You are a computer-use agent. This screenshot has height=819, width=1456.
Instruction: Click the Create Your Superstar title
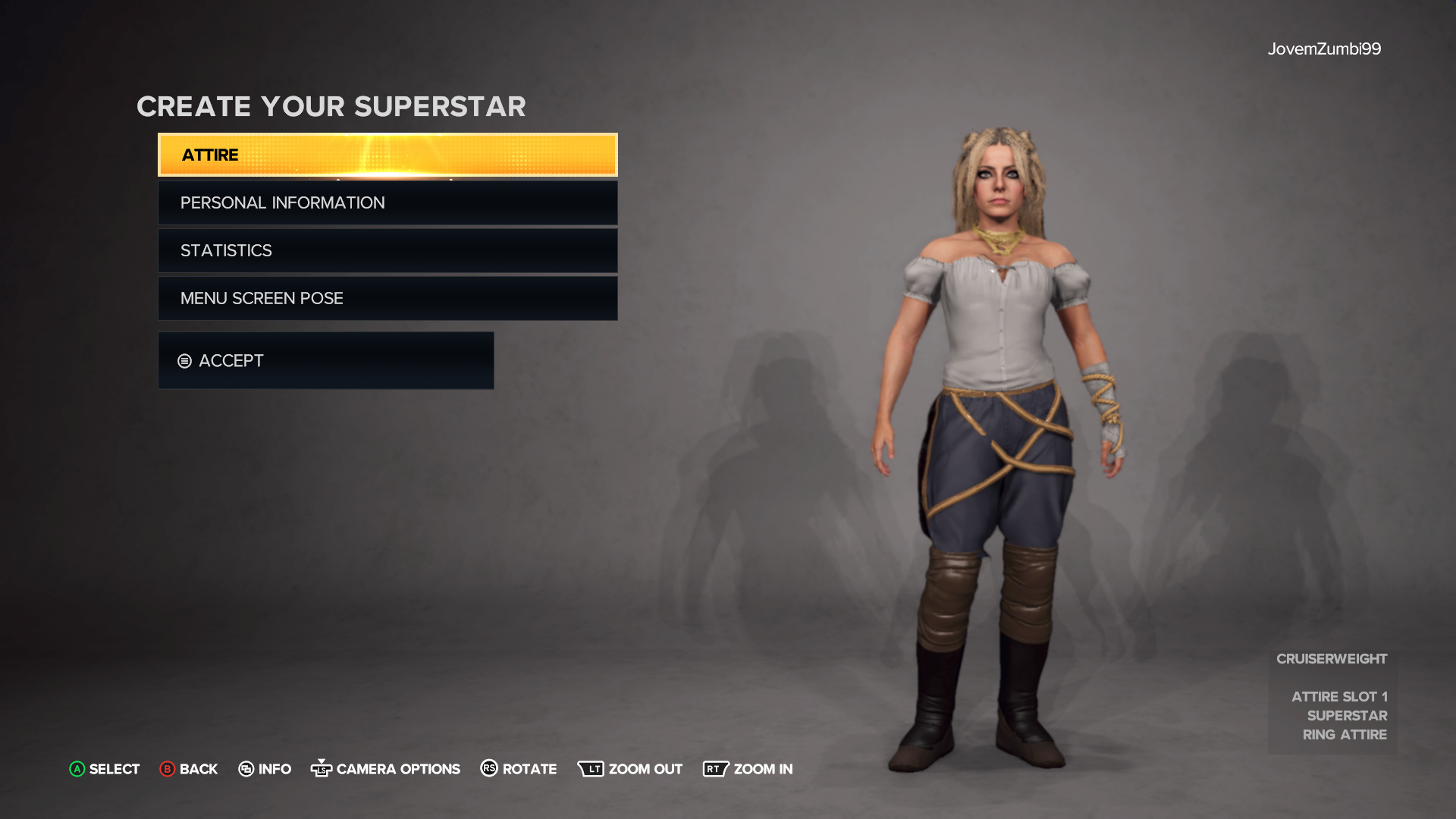[x=331, y=106]
